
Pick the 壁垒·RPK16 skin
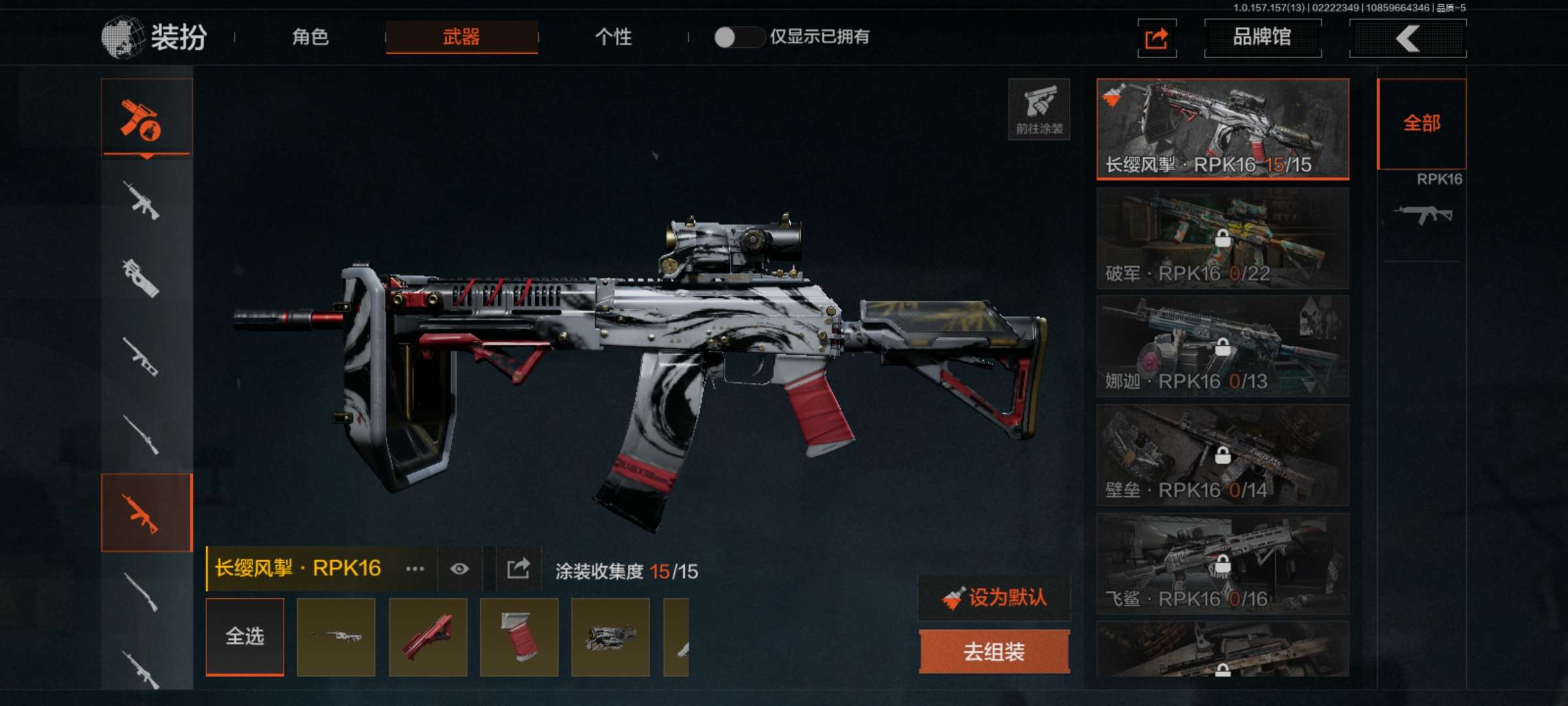1222,455
